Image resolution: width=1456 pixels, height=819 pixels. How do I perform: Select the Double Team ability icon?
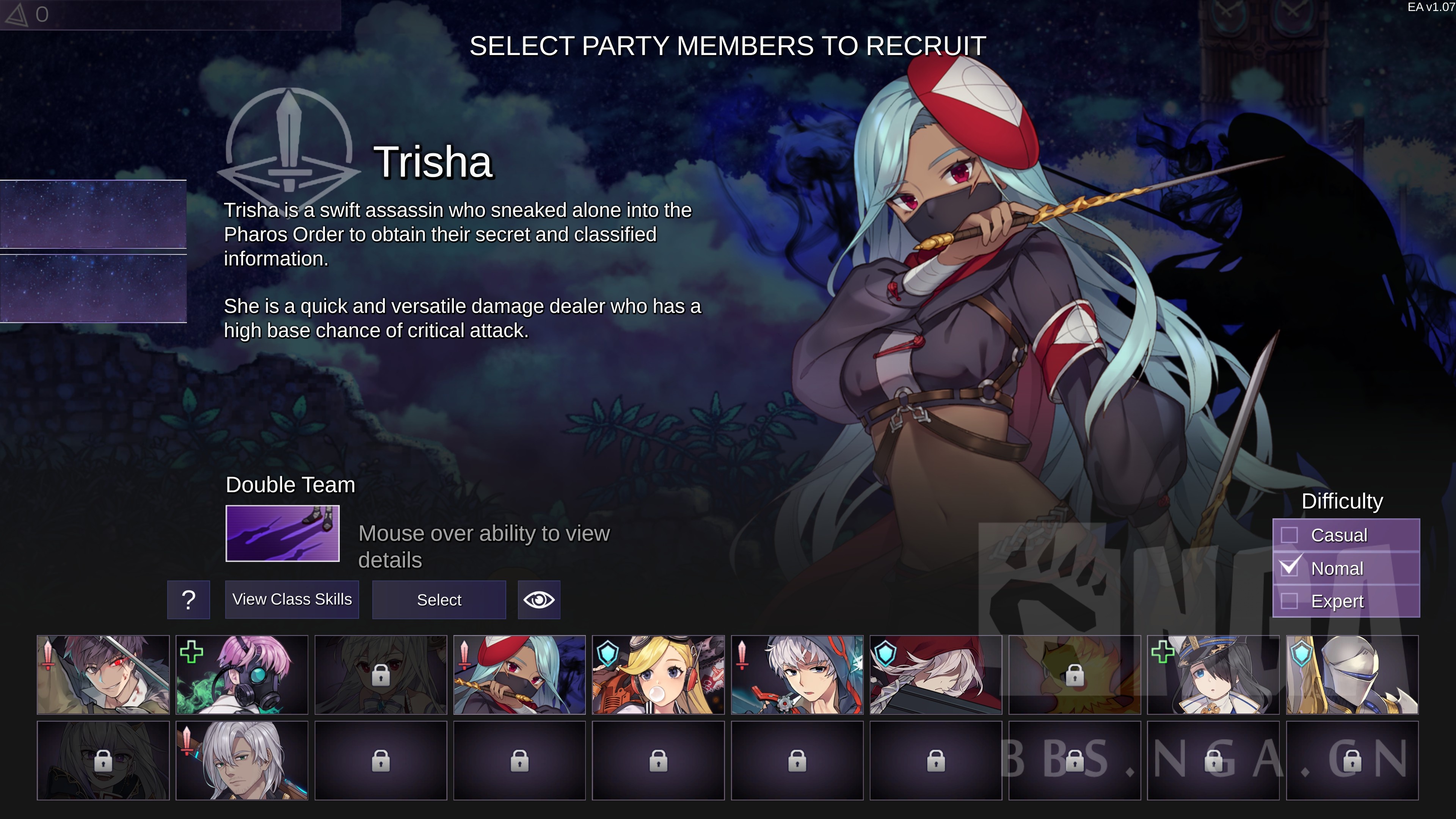pyautogui.click(x=282, y=533)
